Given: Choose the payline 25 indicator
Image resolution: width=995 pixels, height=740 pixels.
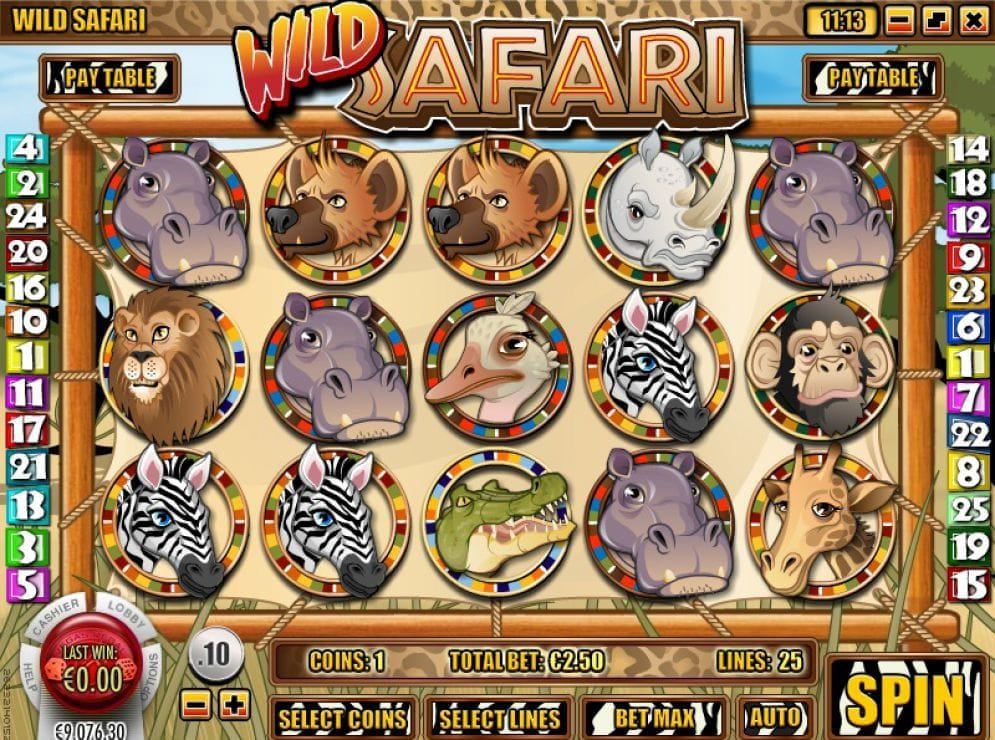Looking at the screenshot, I should coord(968,509).
